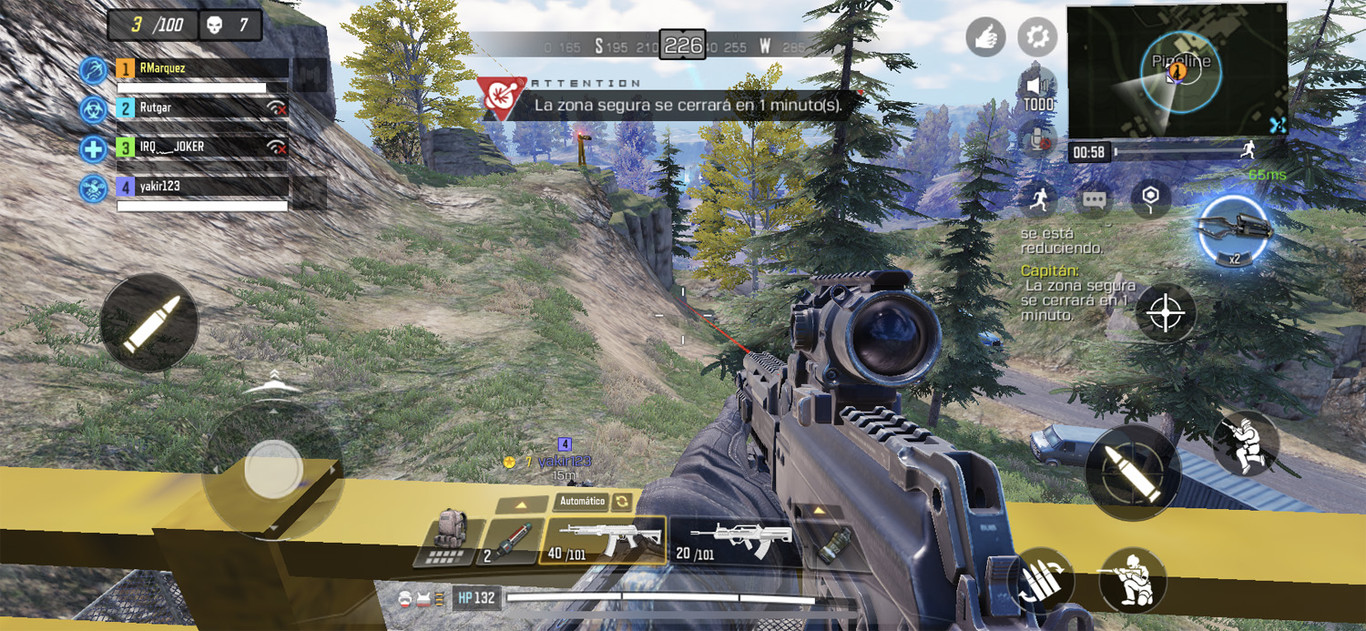Open the quick chat message bubble
This screenshot has height=631, width=1366.
(1094, 200)
